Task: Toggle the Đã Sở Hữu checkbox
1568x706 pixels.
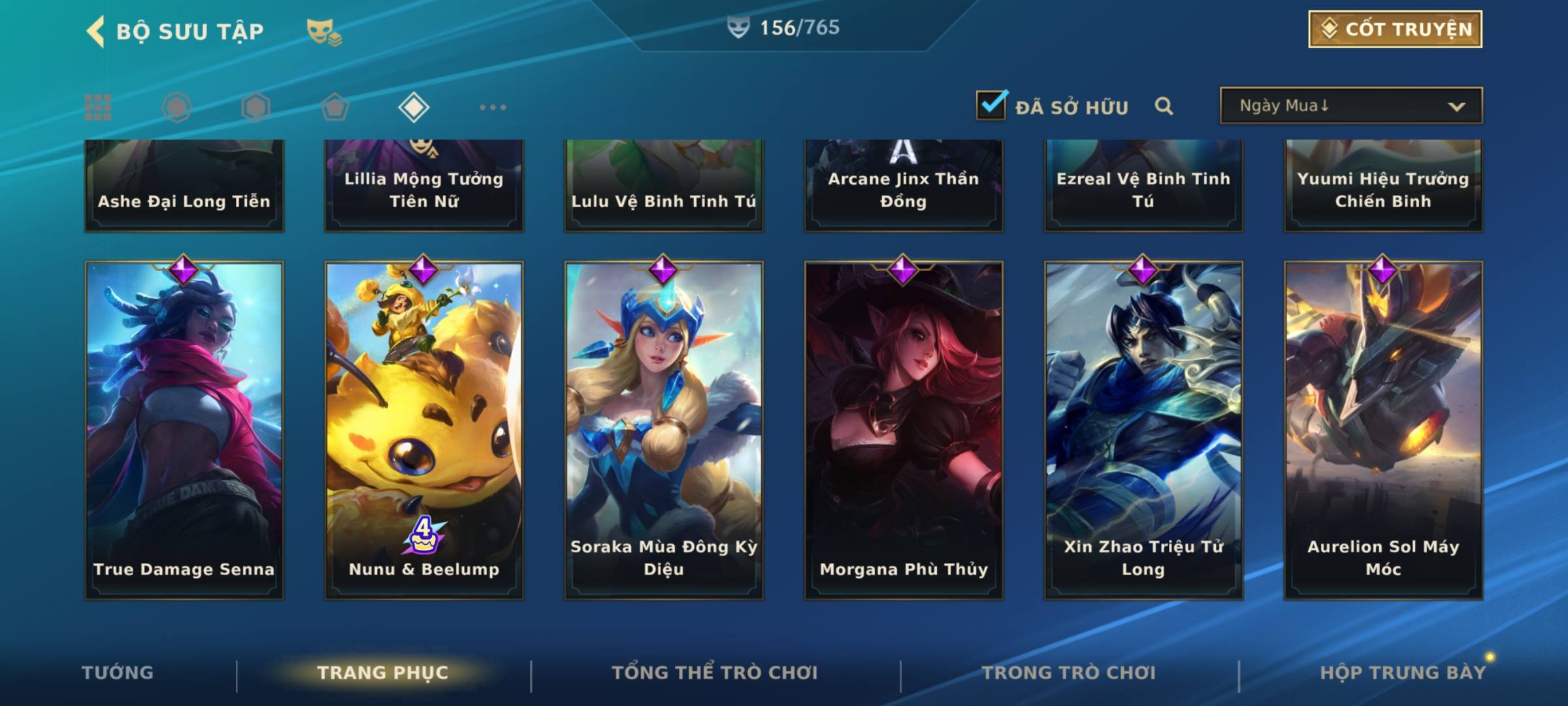Action: (991, 105)
